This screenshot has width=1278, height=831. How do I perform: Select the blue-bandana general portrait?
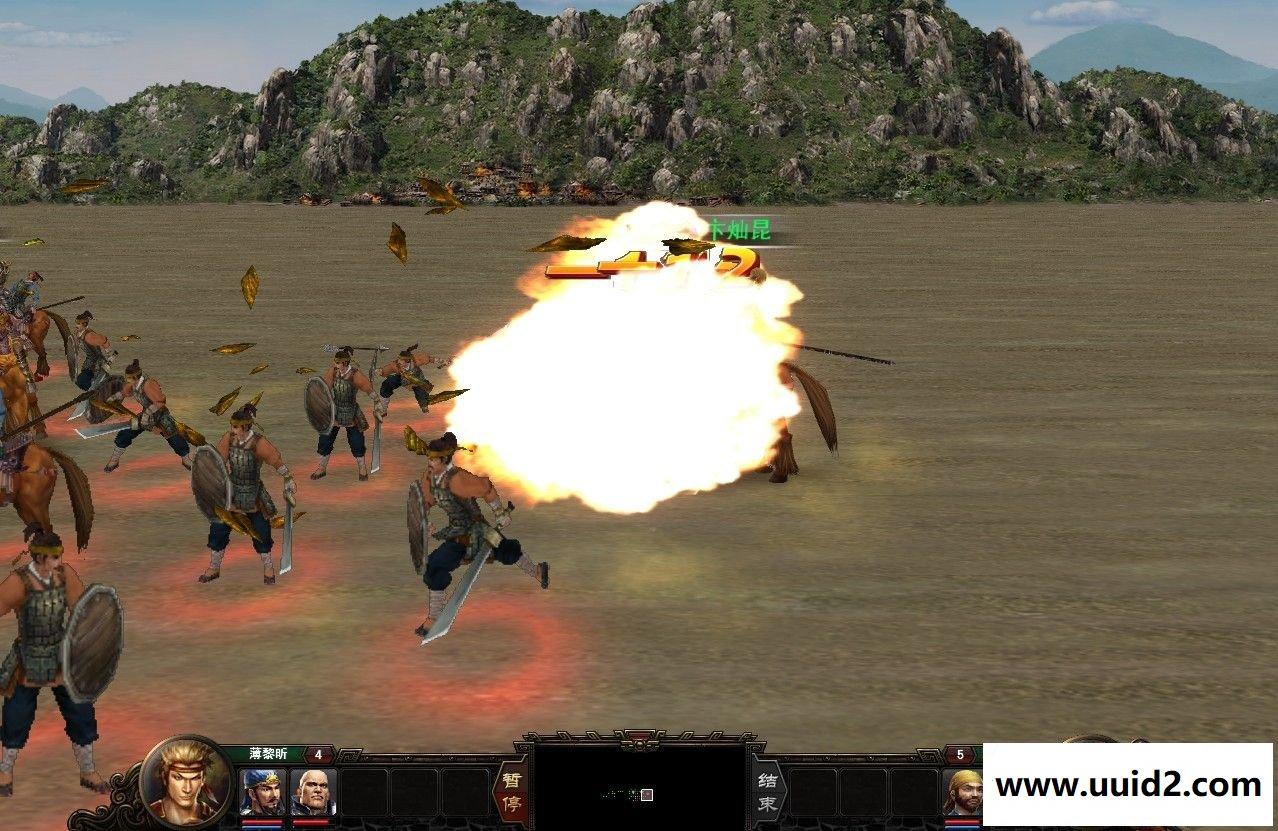click(x=262, y=791)
